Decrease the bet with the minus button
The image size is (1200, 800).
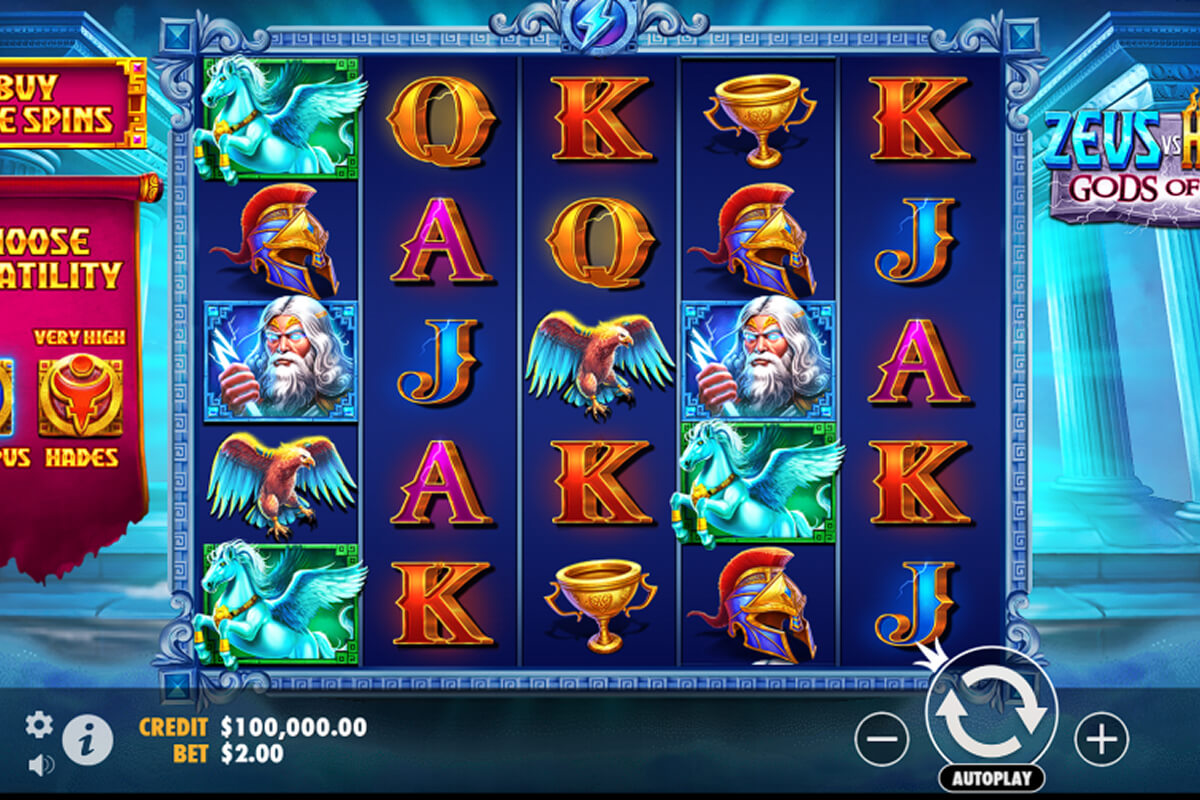(x=882, y=740)
